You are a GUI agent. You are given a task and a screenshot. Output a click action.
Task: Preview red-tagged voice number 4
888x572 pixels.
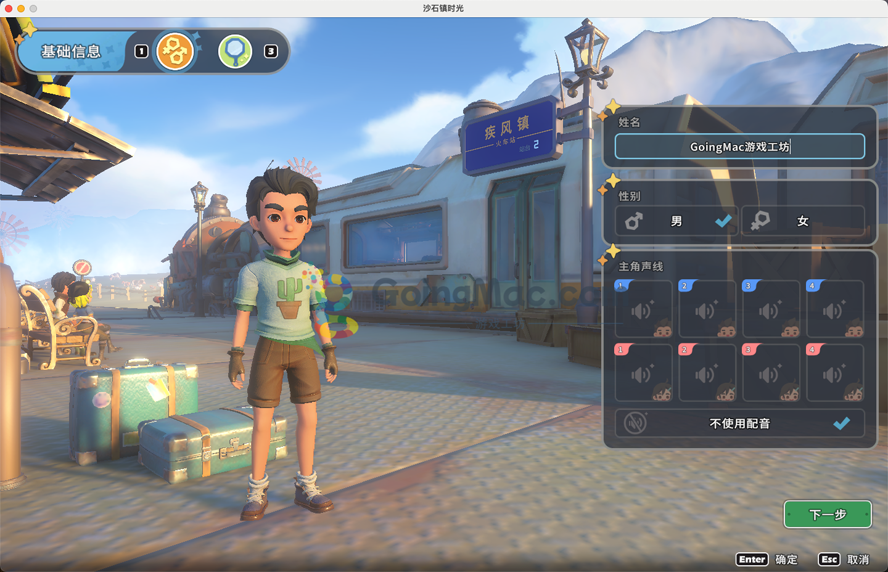pyautogui.click(x=835, y=373)
